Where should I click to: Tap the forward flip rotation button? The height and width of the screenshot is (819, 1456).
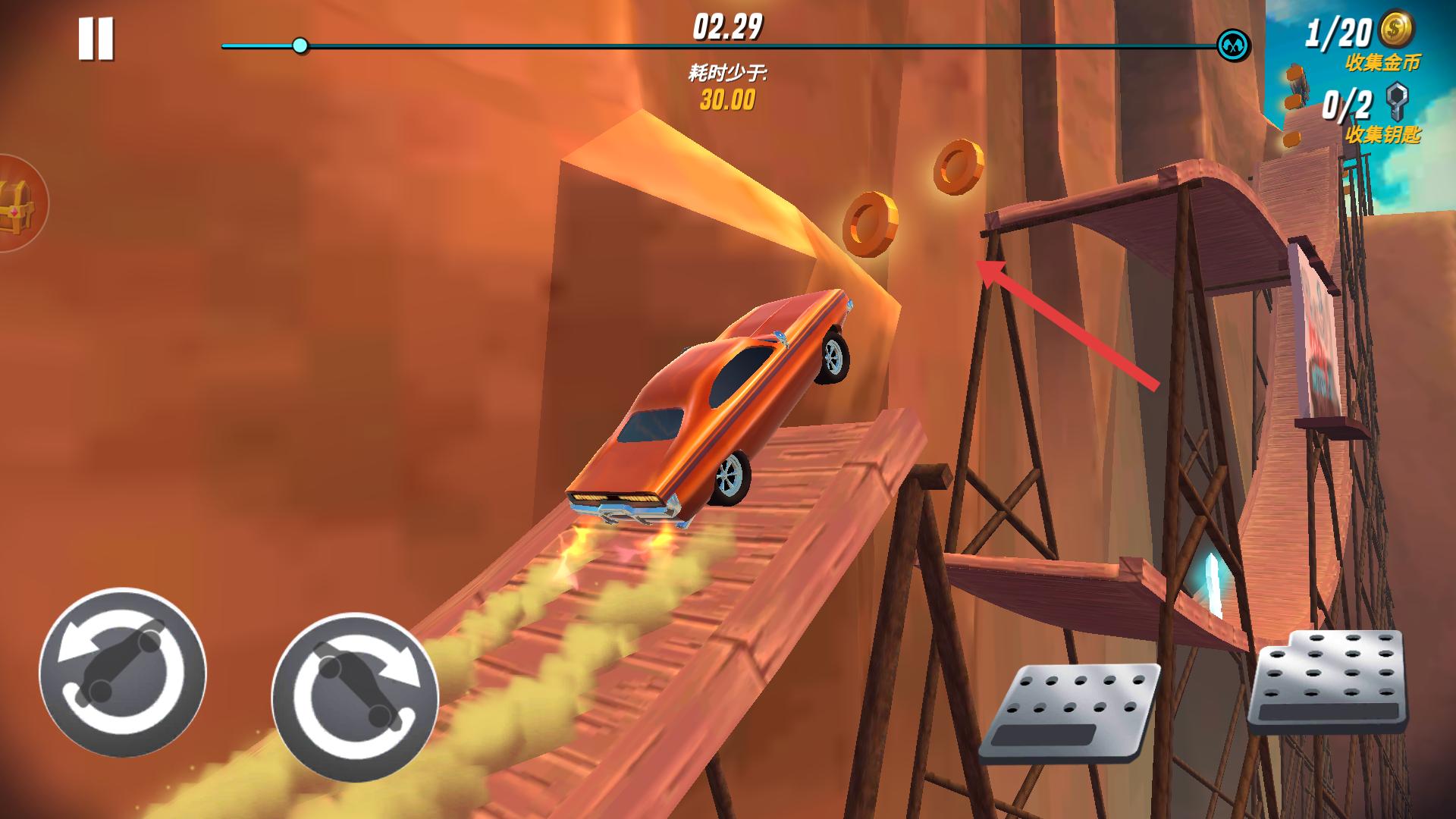[355, 697]
